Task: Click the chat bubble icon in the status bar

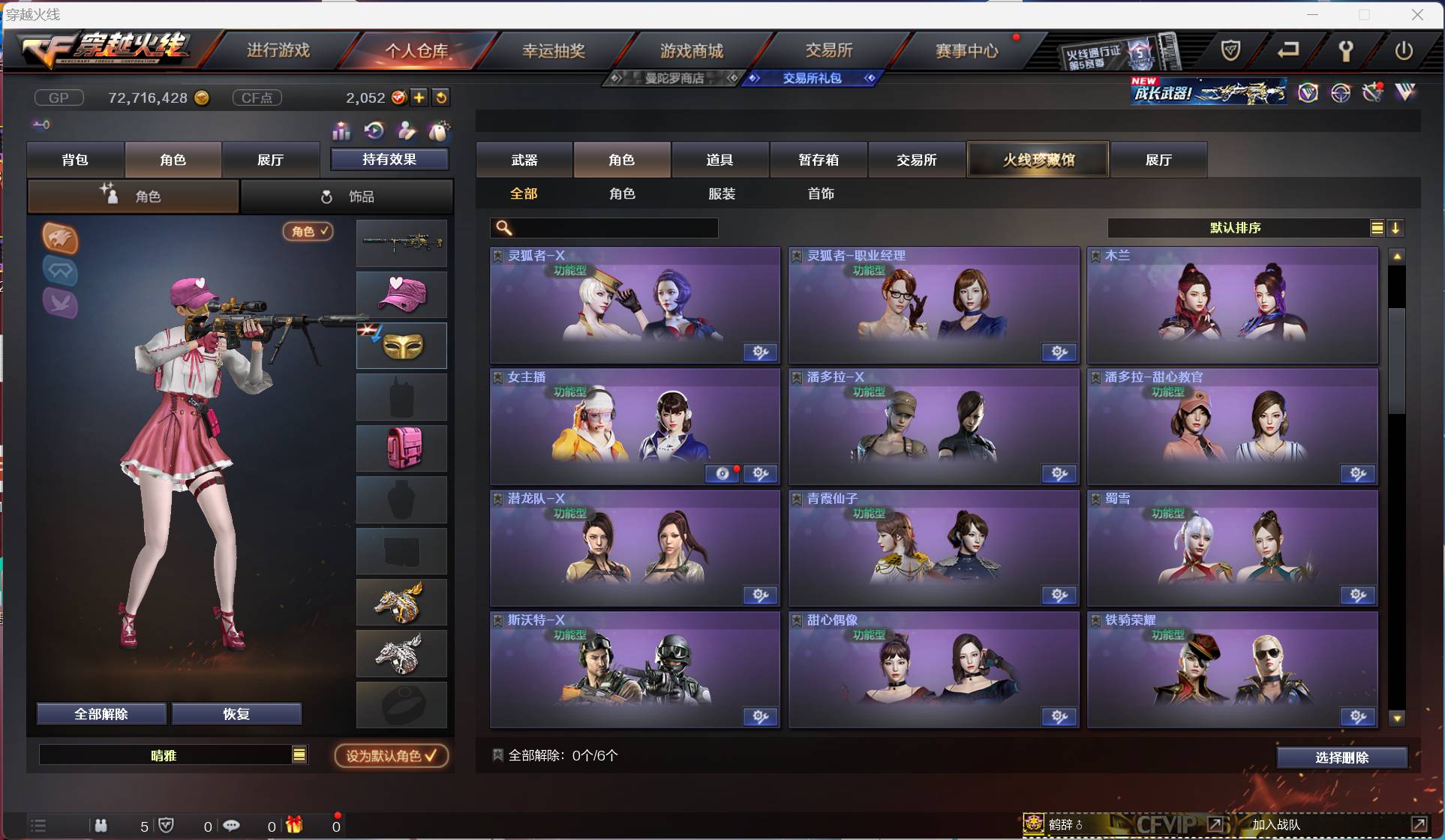Action: 233,825
